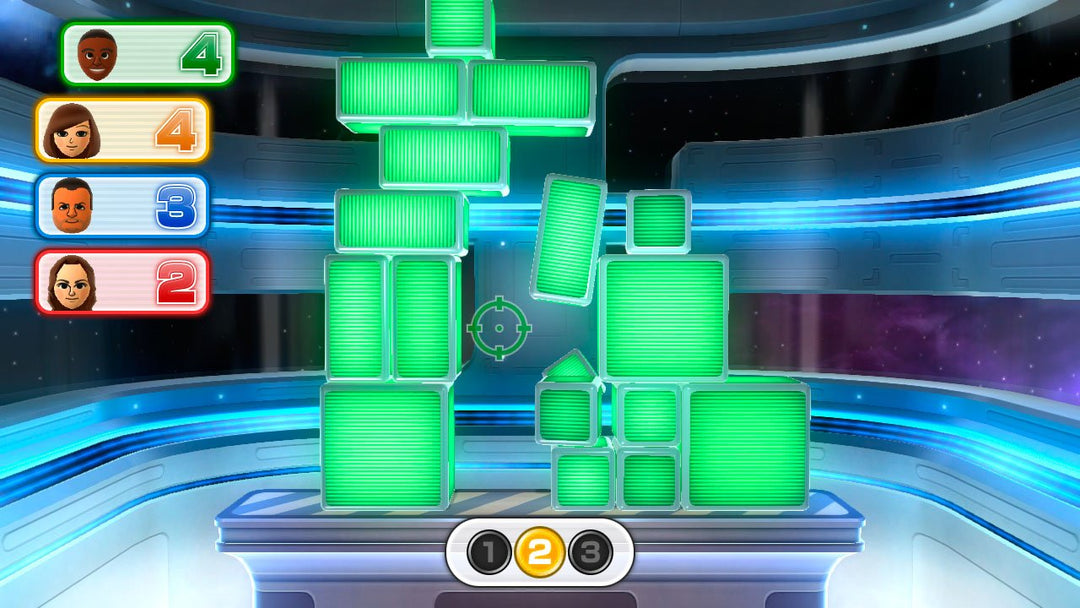Viewport: 1080px width, 608px height.
Task: Click the red player panel with score 2
Action: [x=122, y=281]
